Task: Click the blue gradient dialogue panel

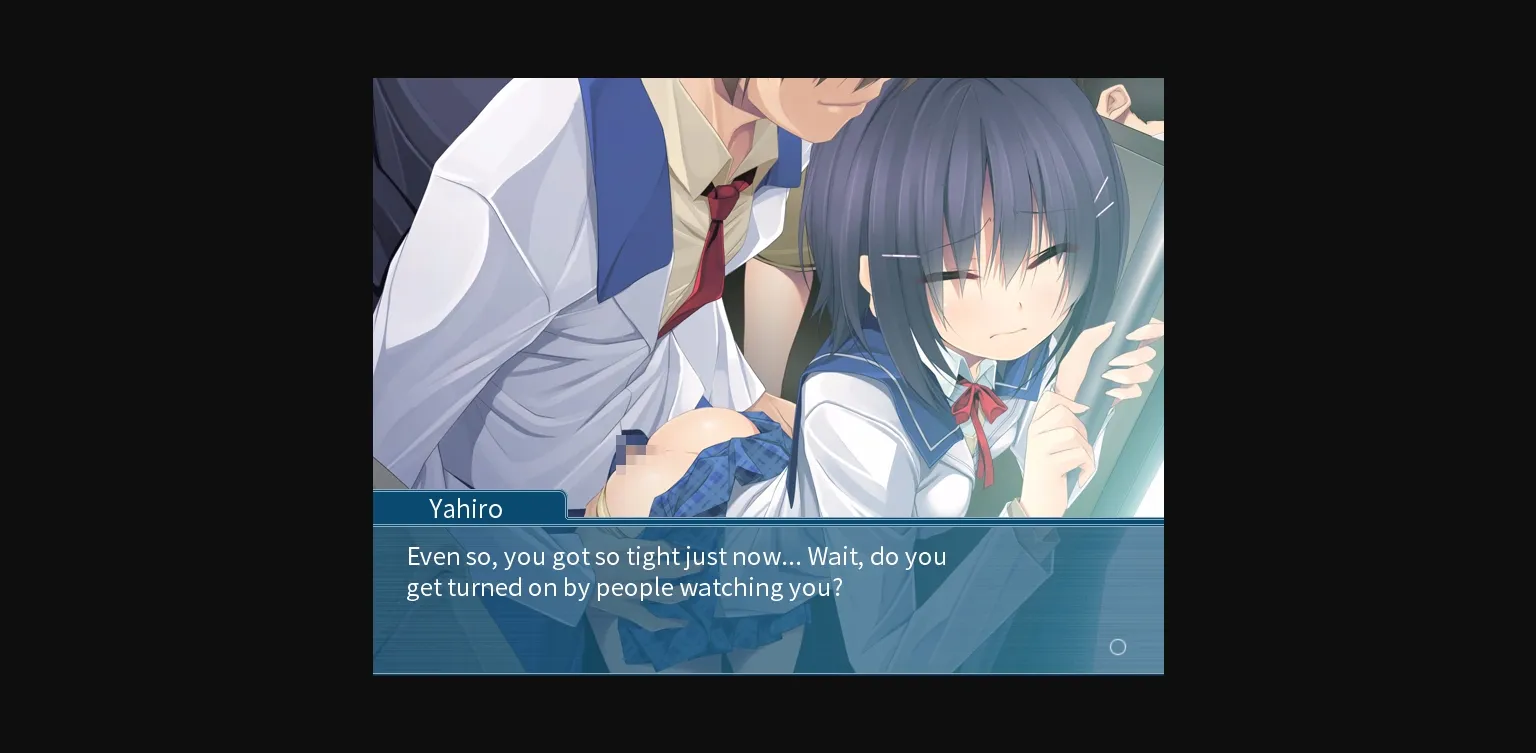Action: click(768, 600)
